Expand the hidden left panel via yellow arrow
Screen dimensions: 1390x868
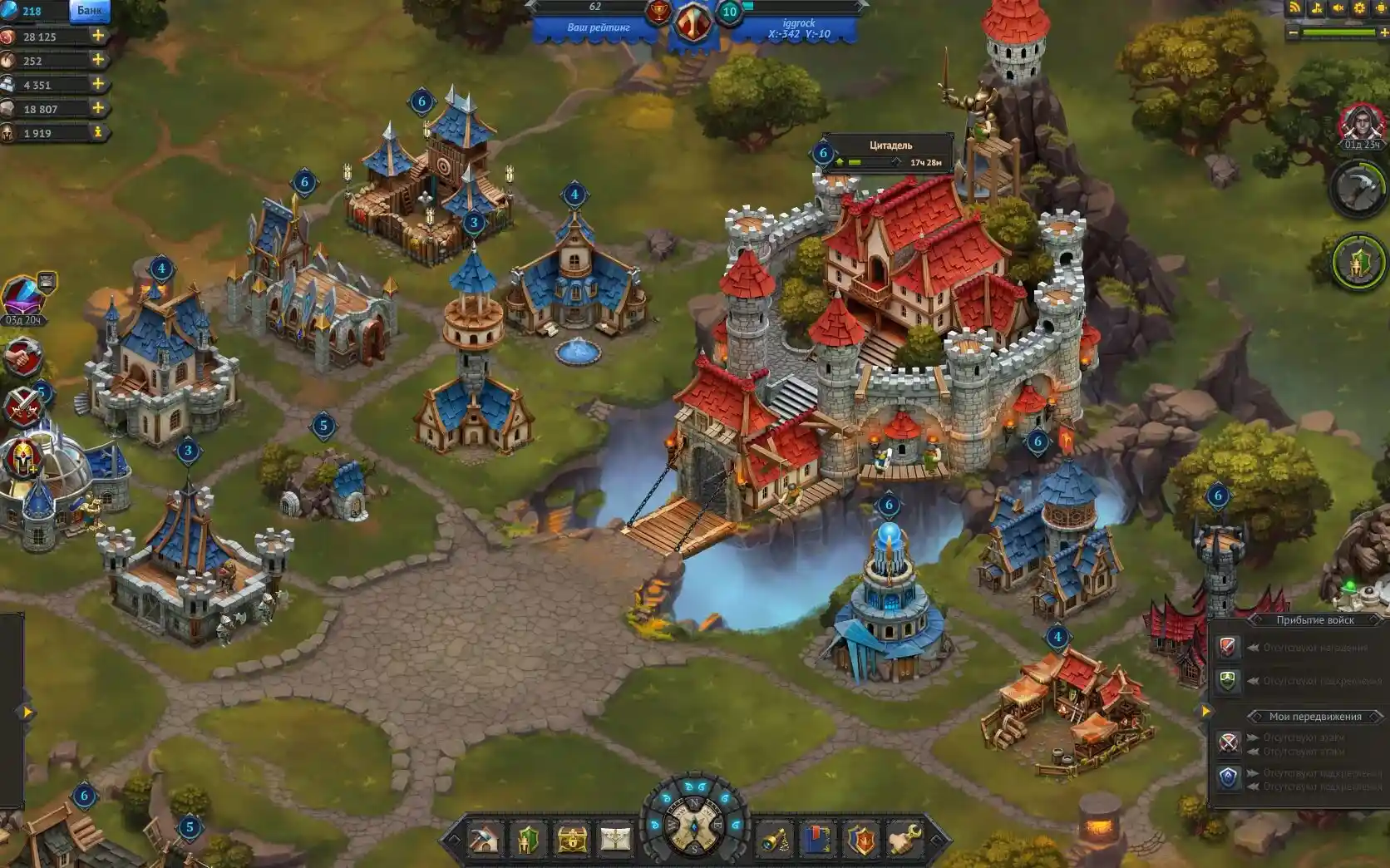pos(29,711)
